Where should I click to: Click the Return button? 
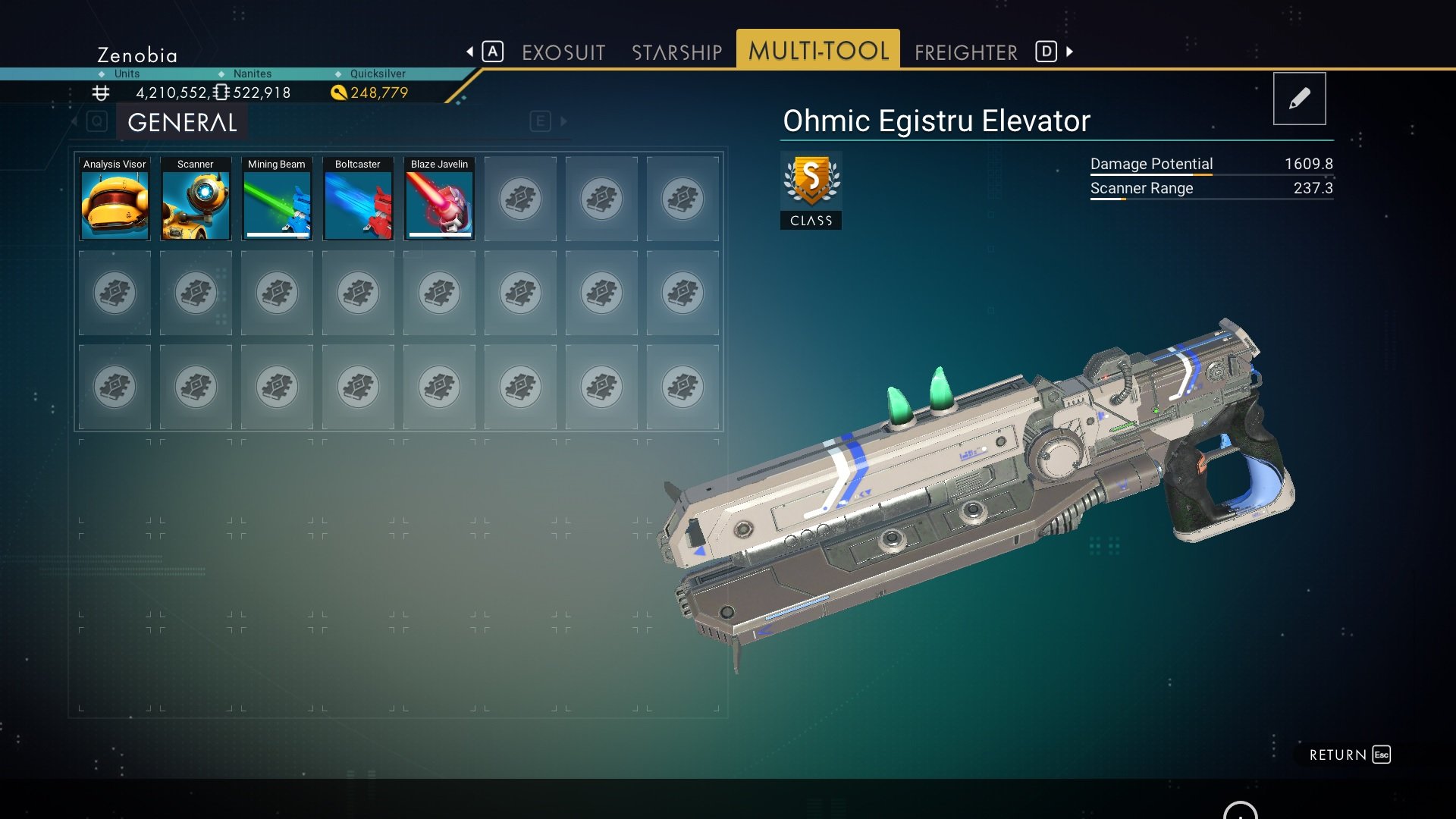click(1348, 755)
